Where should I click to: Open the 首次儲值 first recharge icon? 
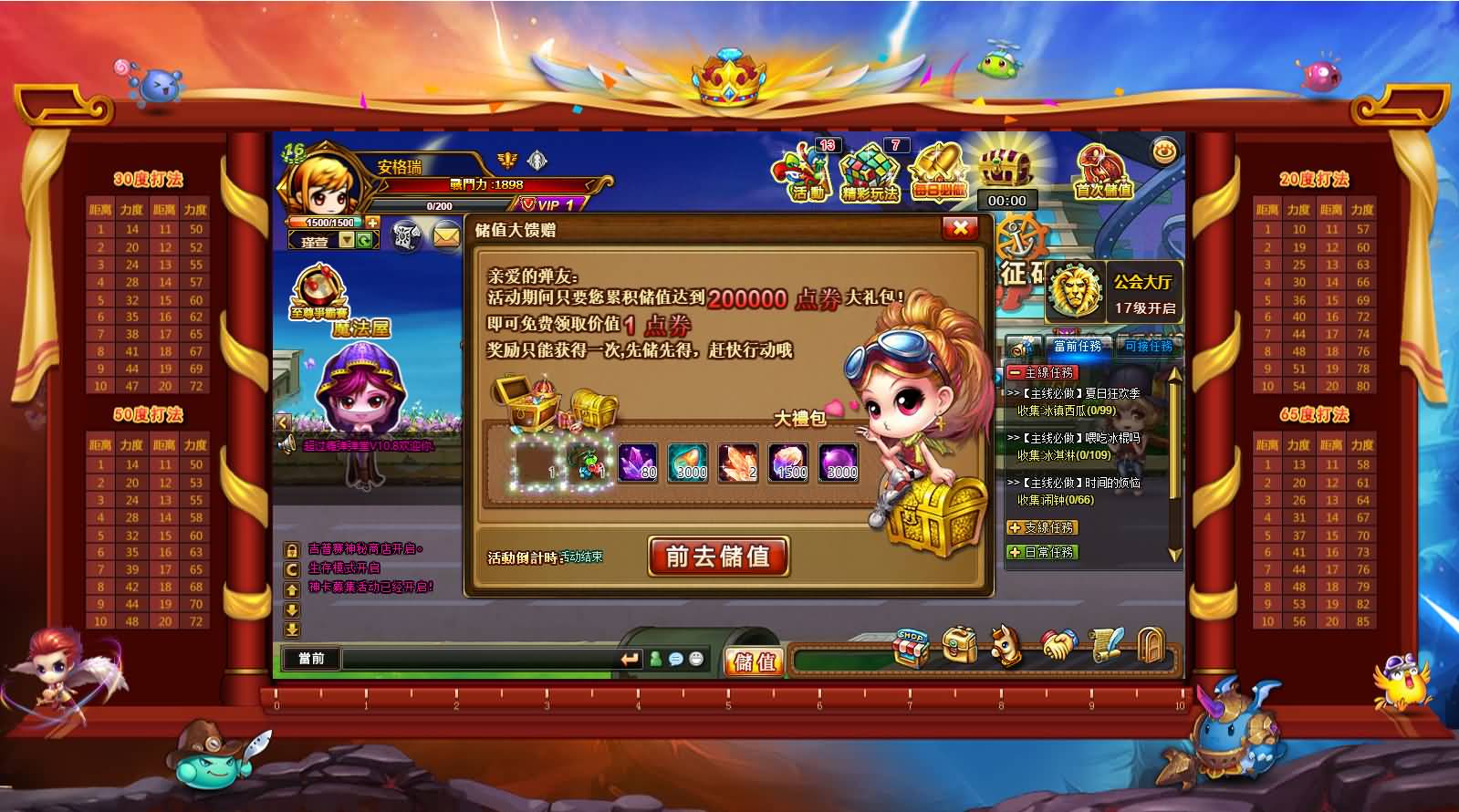1101,173
